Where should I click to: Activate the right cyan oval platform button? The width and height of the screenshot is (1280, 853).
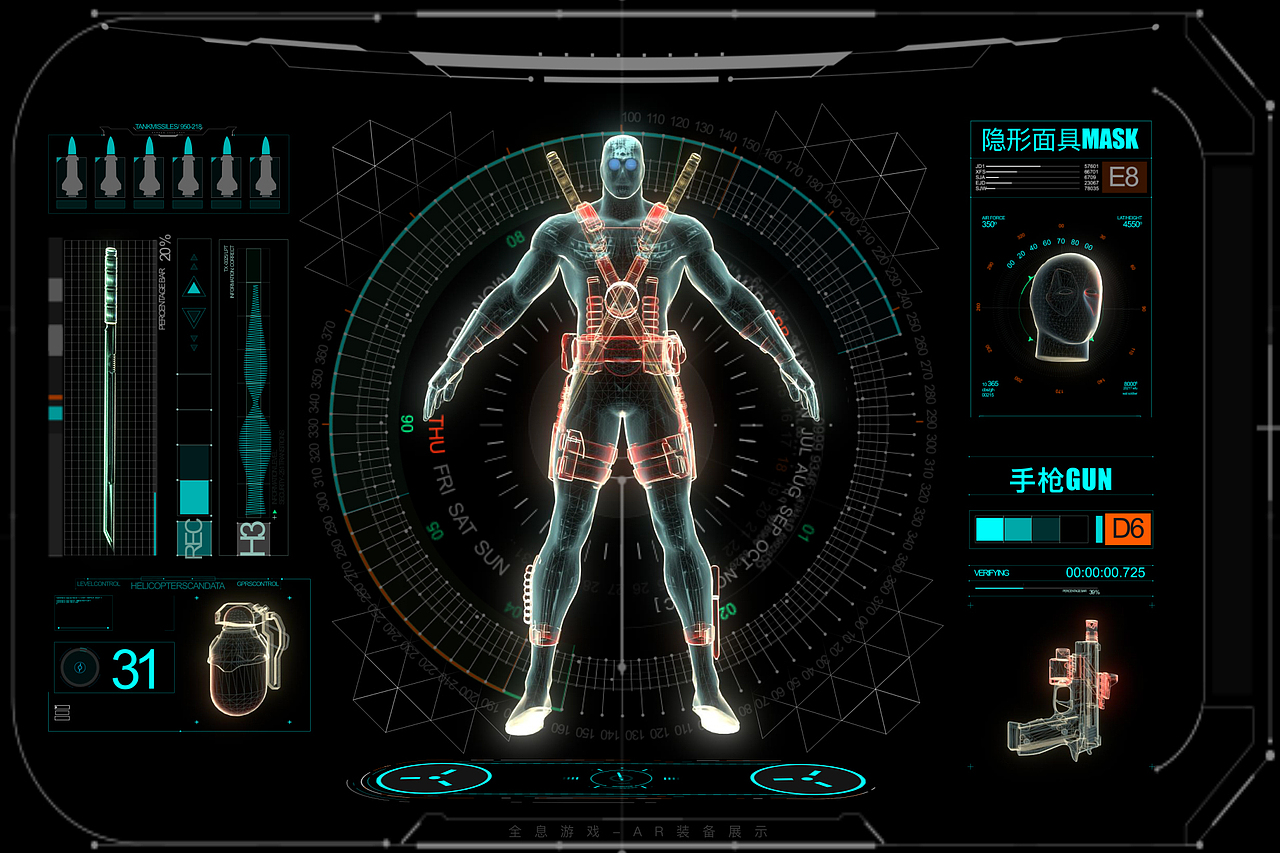(x=806, y=779)
